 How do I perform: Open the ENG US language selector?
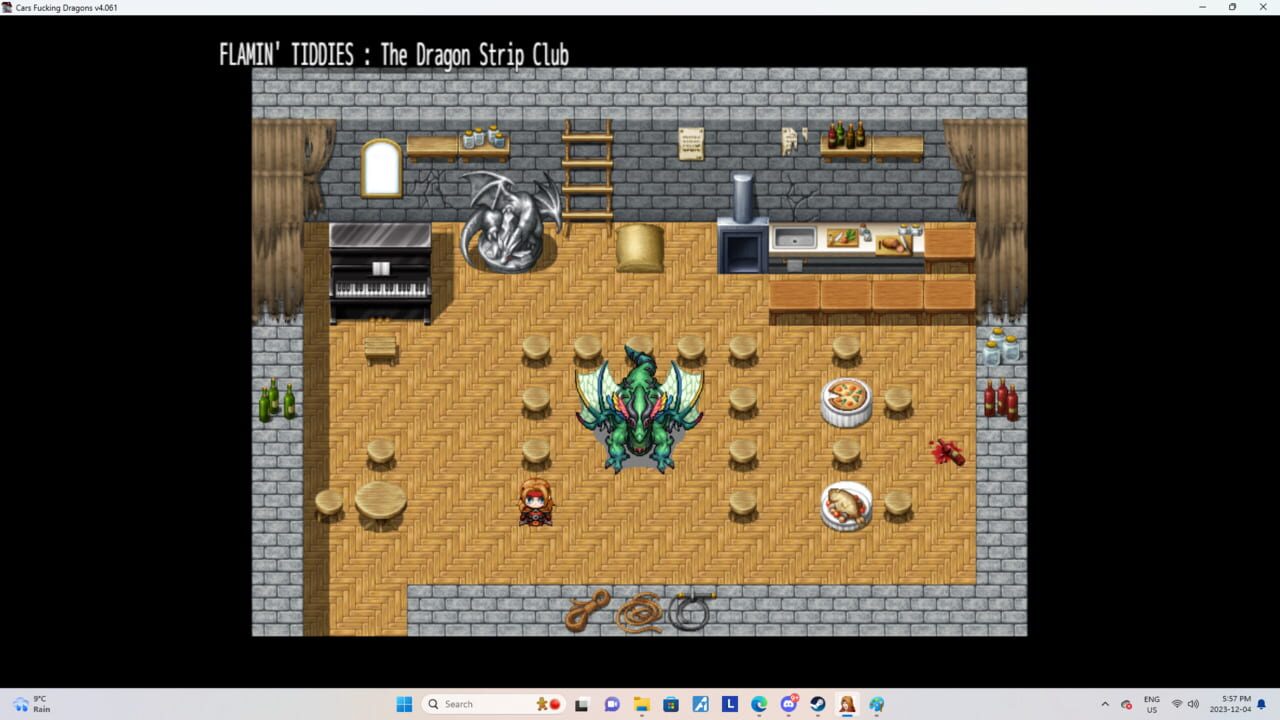pos(1151,703)
